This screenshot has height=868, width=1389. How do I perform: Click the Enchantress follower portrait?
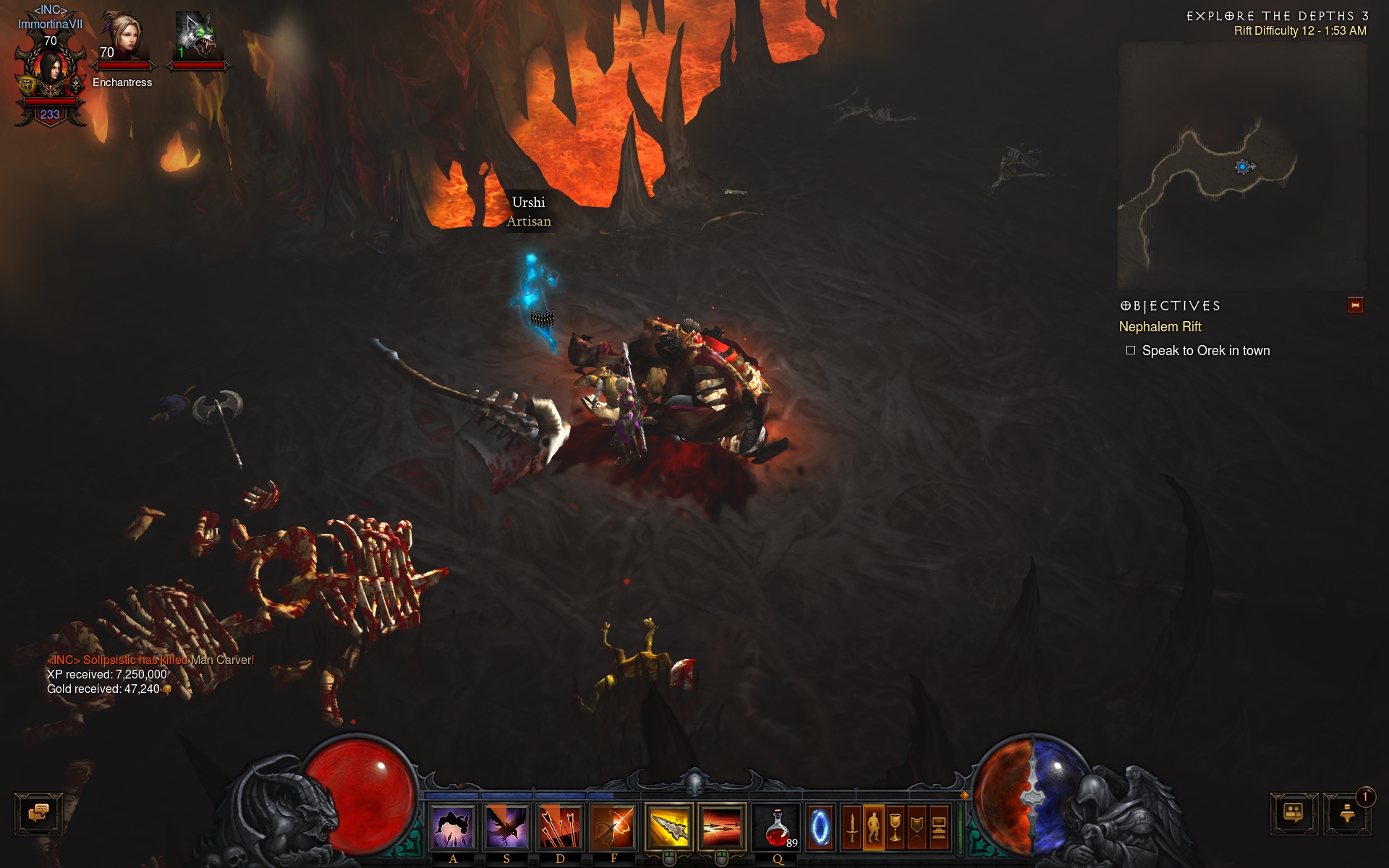[x=122, y=38]
